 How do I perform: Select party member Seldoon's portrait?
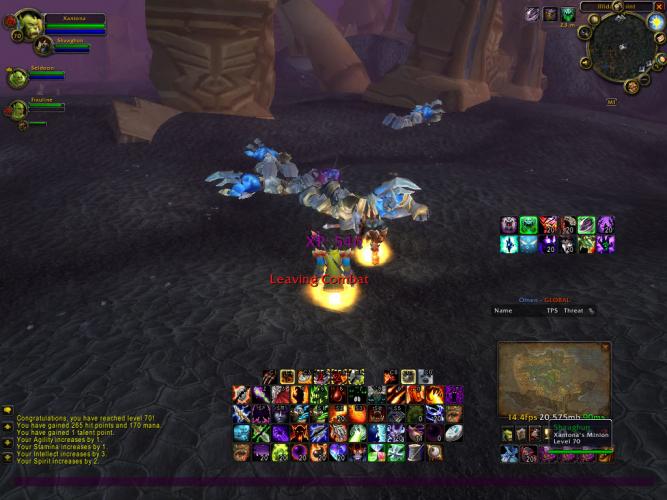click(17, 78)
